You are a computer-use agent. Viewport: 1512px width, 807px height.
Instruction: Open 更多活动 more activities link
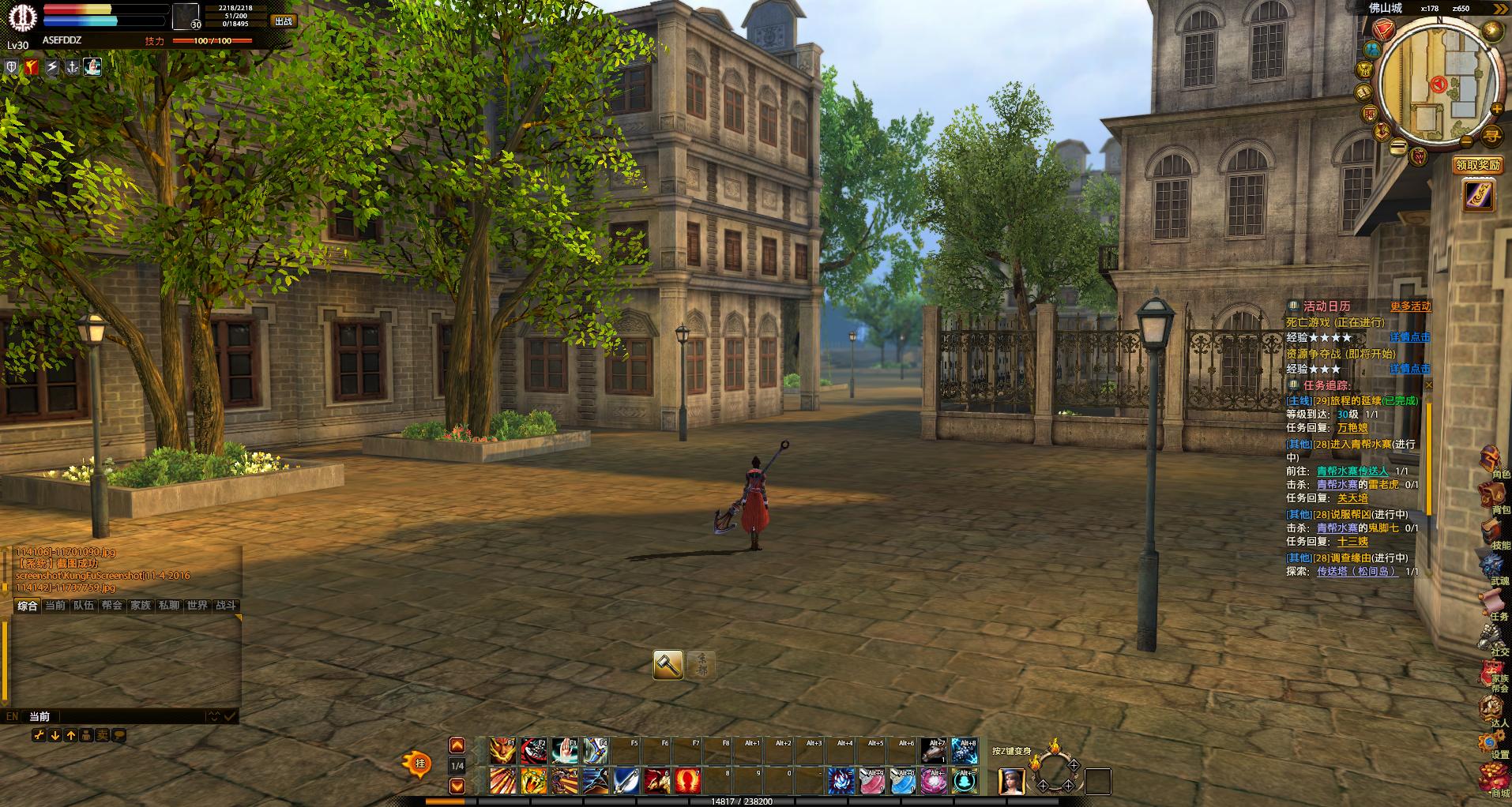tap(1410, 306)
